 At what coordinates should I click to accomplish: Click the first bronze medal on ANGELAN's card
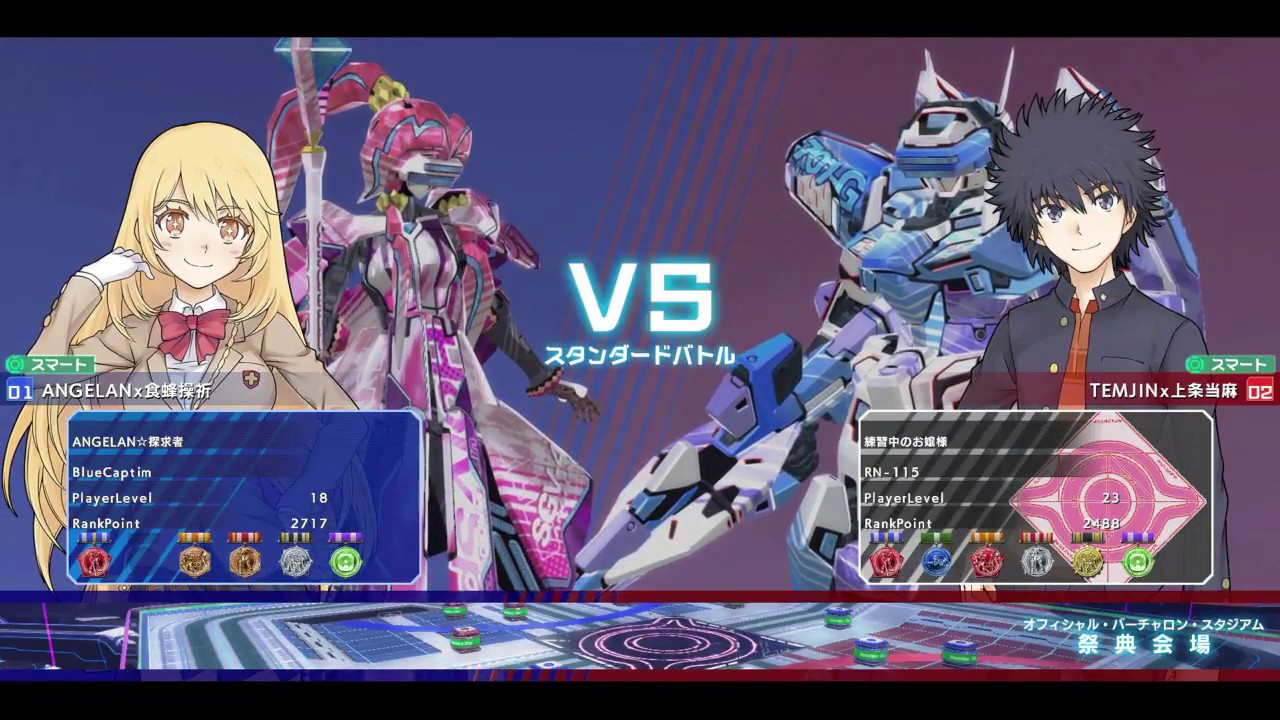point(195,562)
